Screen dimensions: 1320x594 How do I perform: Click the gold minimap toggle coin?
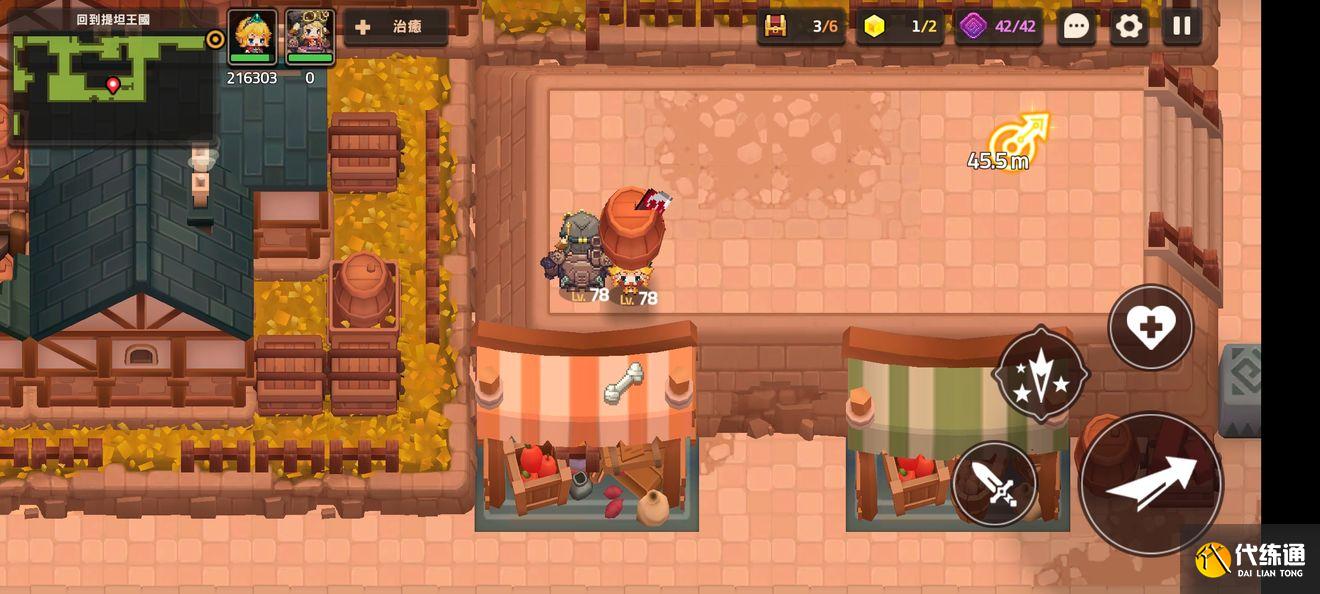(215, 39)
